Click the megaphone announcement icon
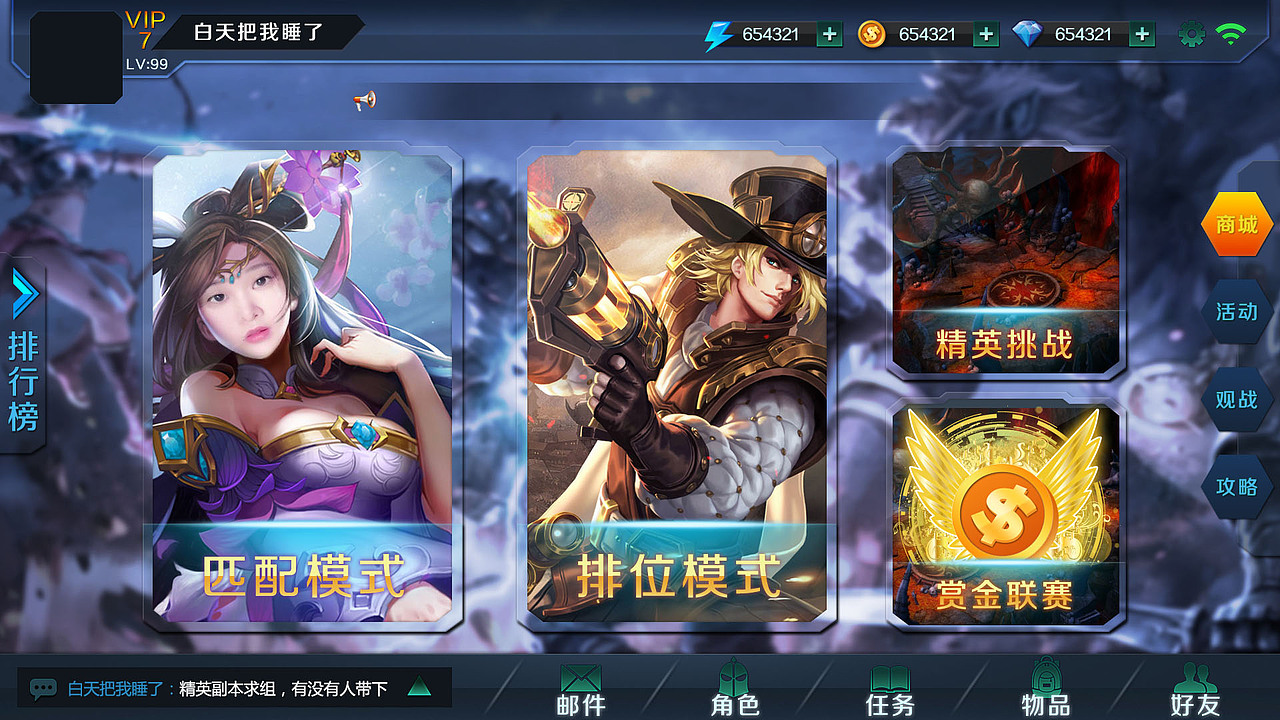This screenshot has width=1280, height=720. click(366, 99)
